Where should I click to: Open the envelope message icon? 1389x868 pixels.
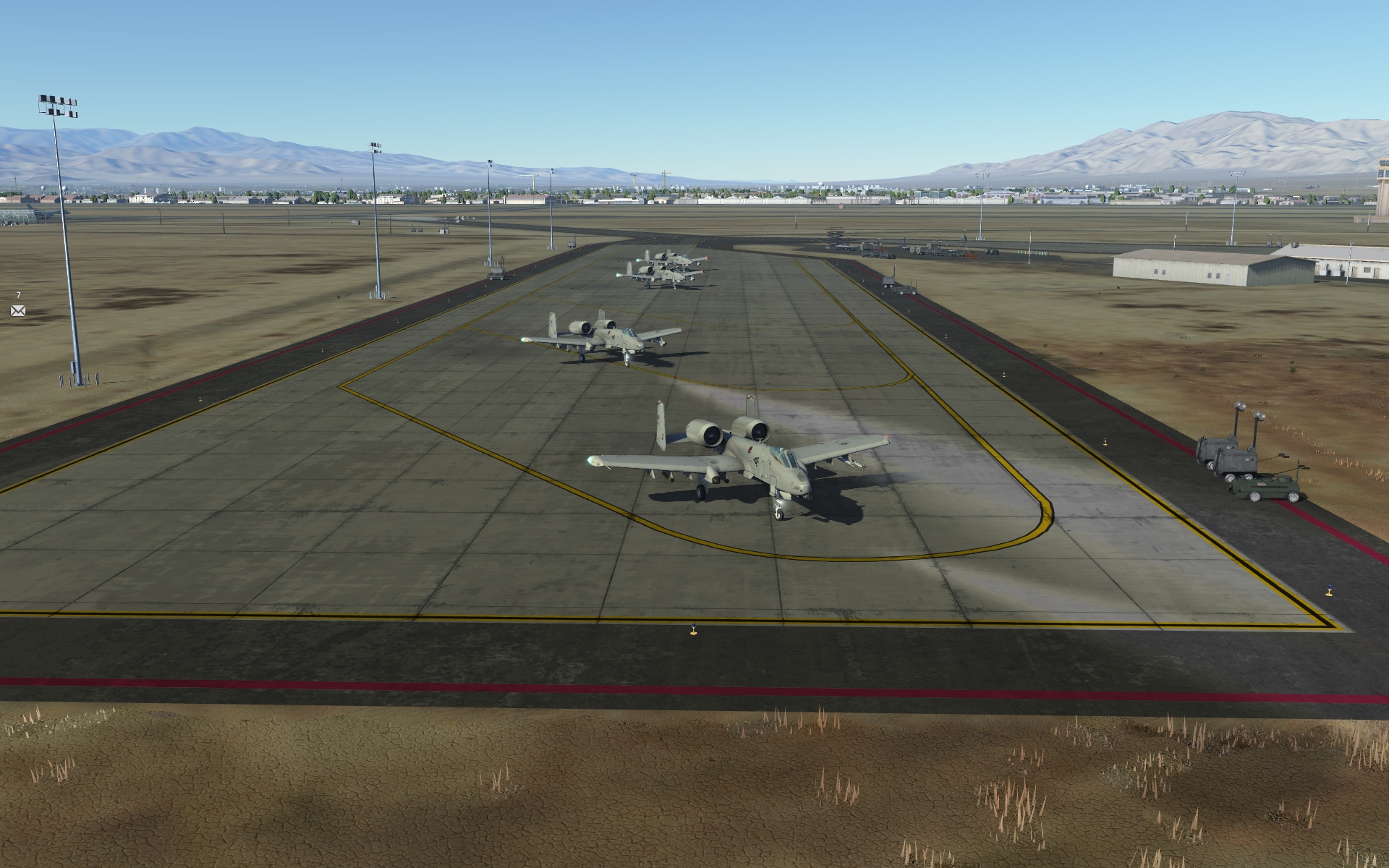(x=18, y=311)
